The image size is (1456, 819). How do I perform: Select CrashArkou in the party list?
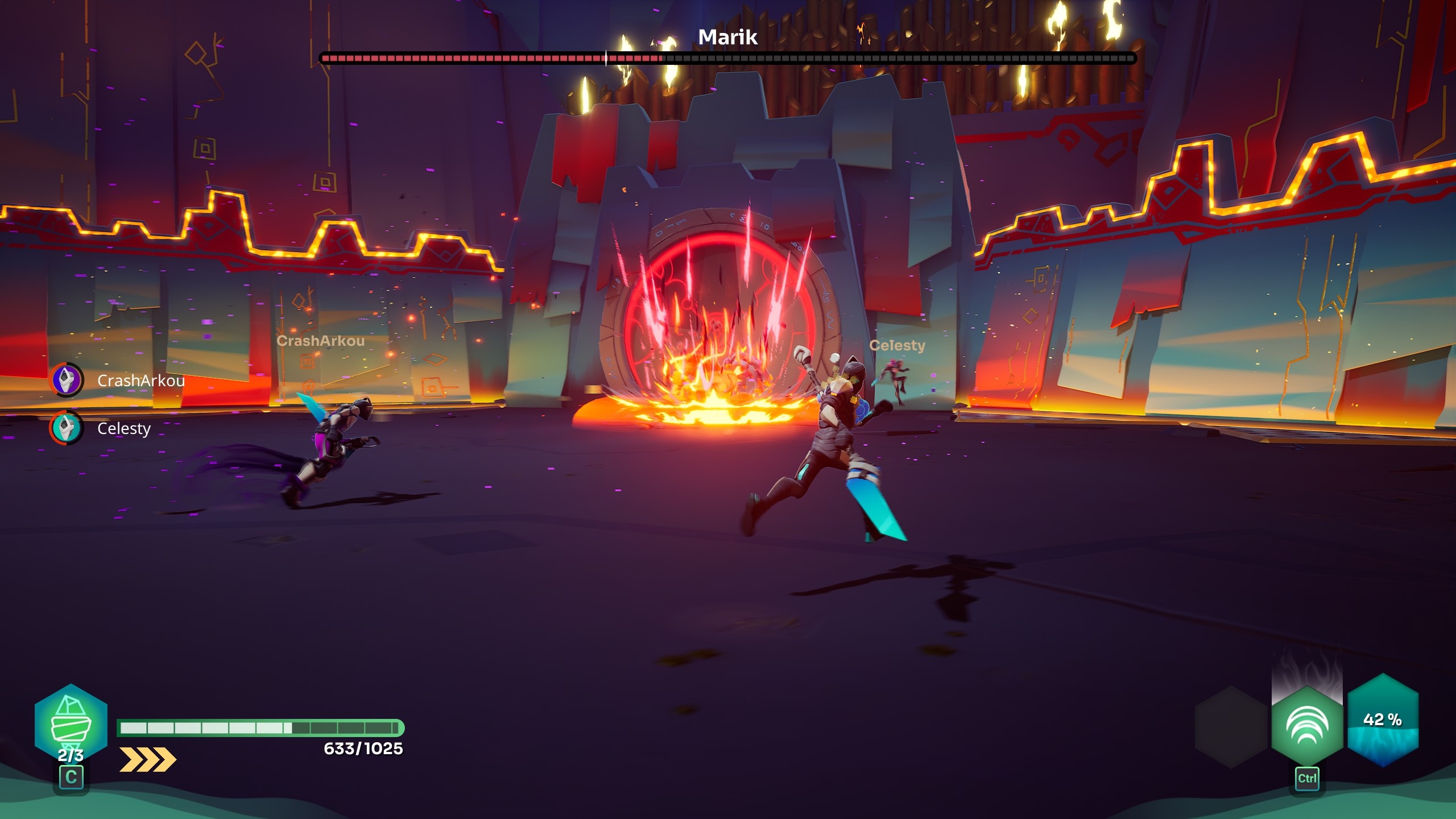[x=140, y=380]
